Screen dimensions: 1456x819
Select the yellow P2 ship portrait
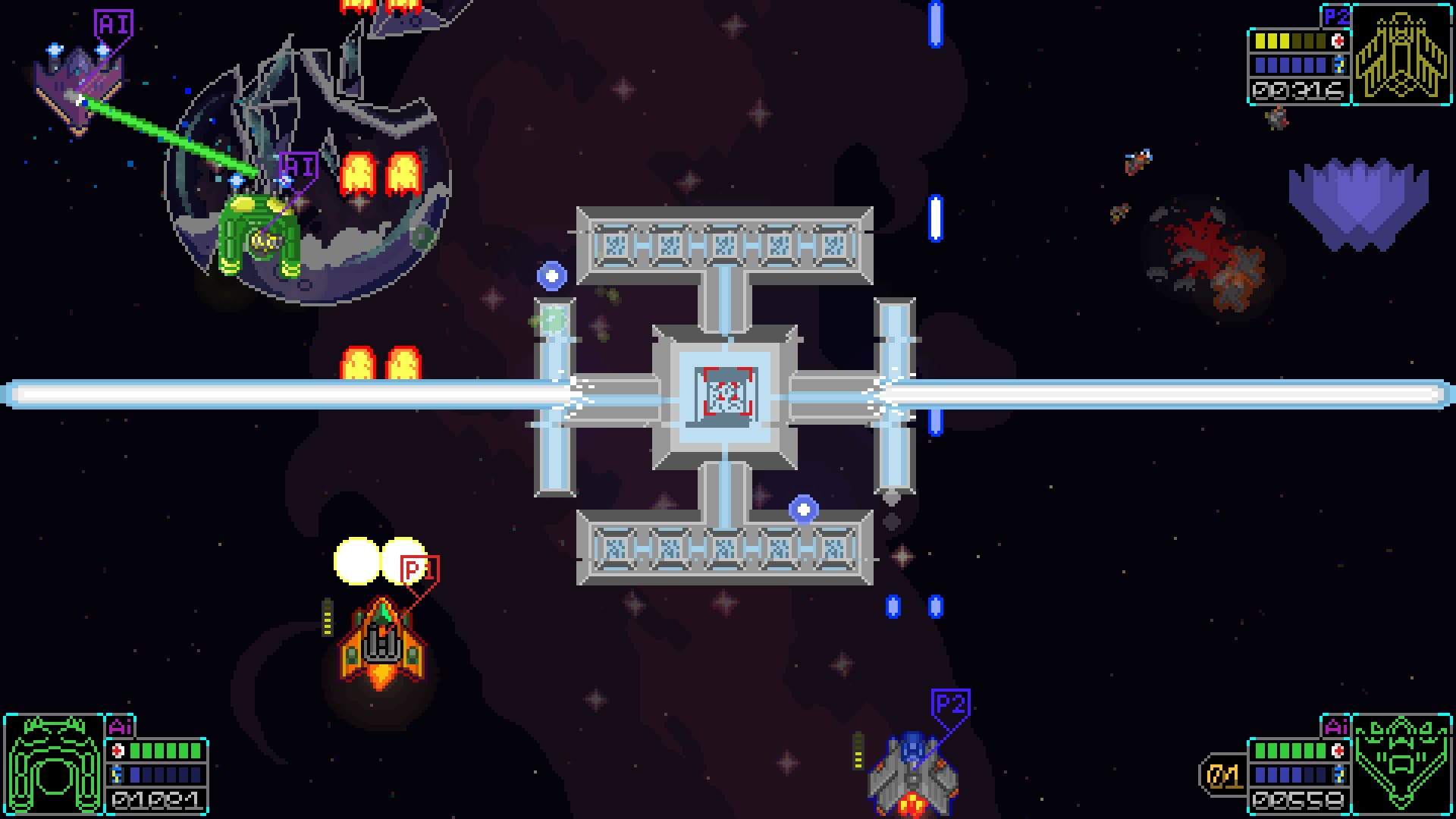1401,55
